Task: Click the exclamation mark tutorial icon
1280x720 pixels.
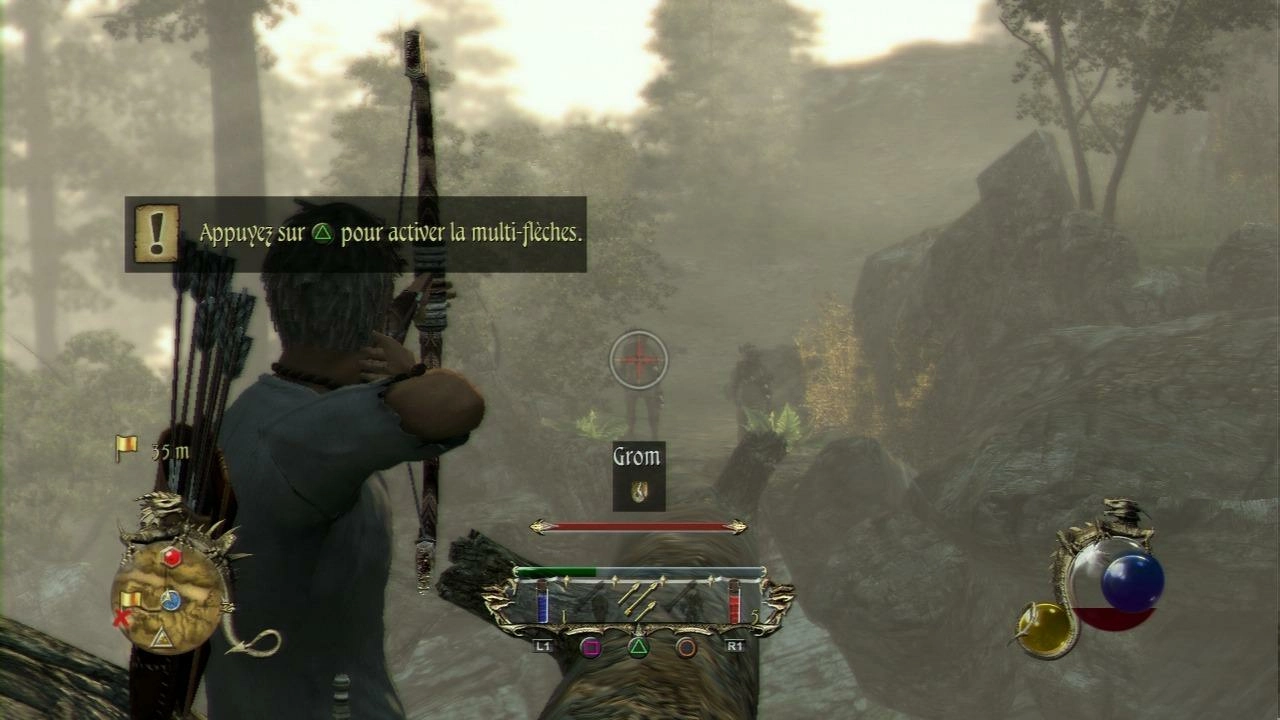Action: pyautogui.click(x=156, y=233)
